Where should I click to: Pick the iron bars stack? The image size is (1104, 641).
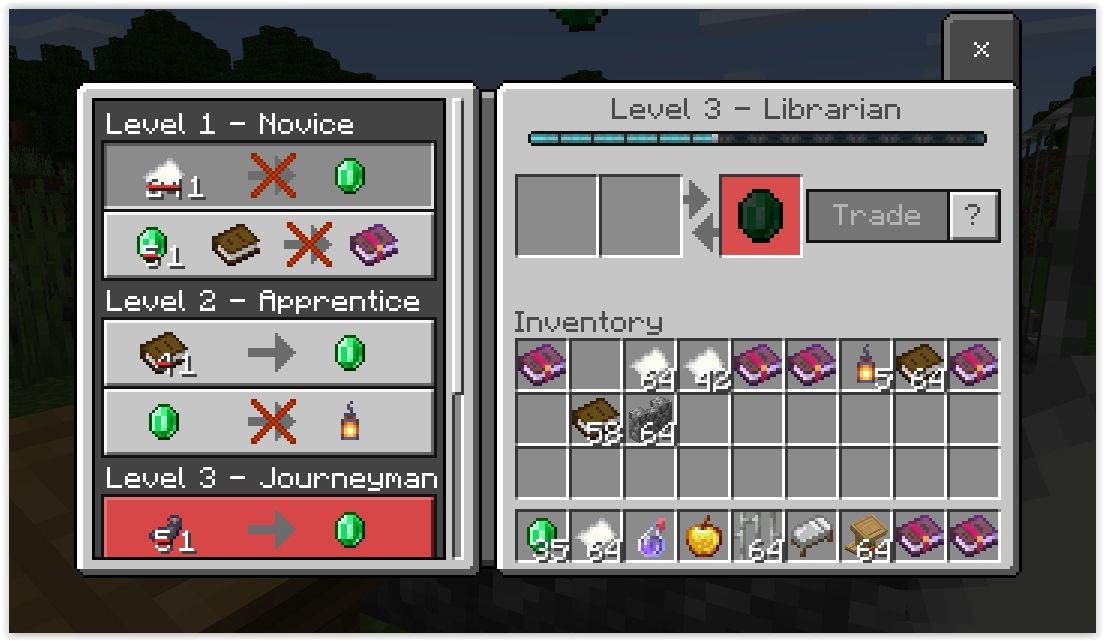[758, 537]
